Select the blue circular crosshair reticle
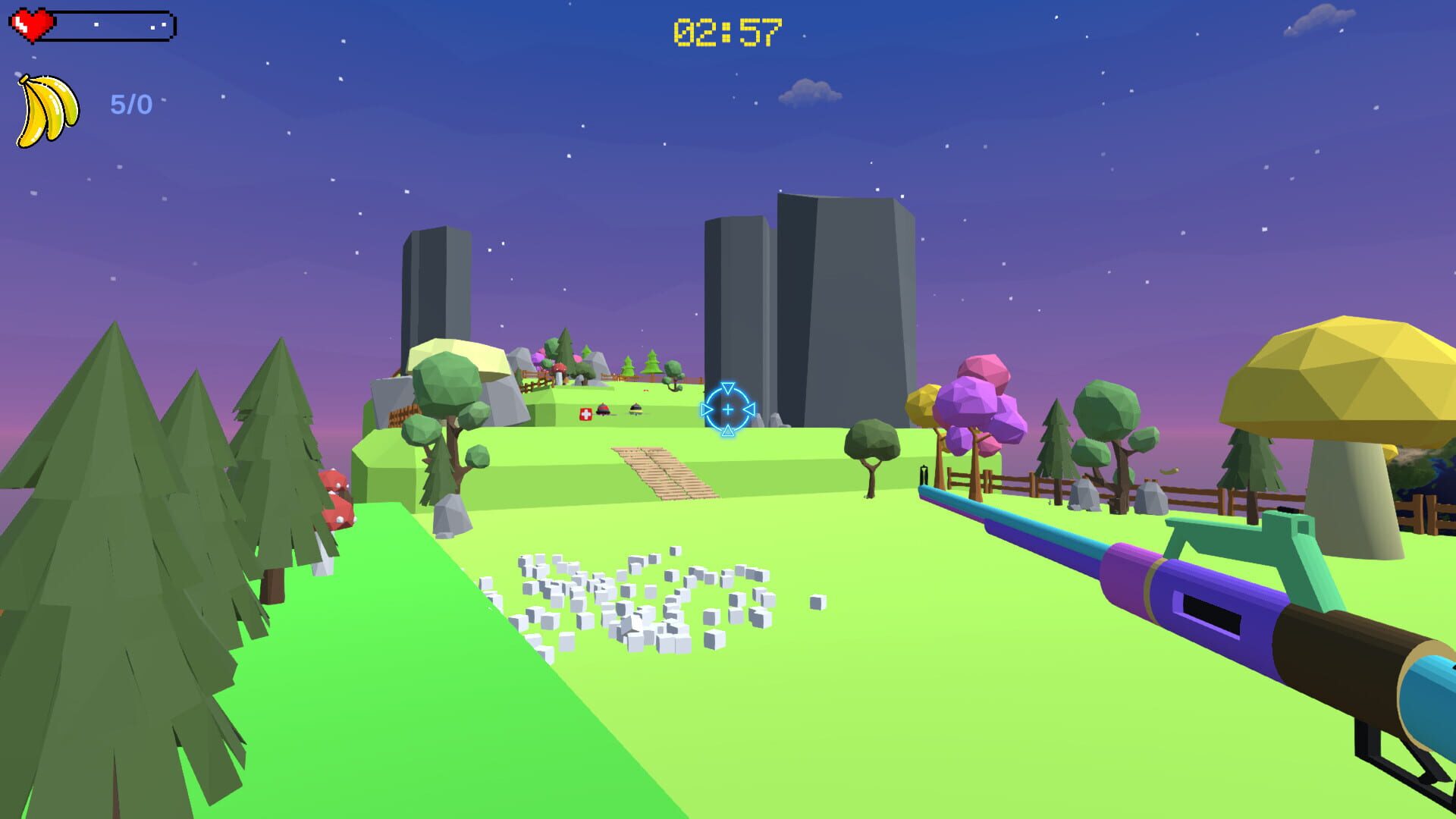 [x=728, y=410]
